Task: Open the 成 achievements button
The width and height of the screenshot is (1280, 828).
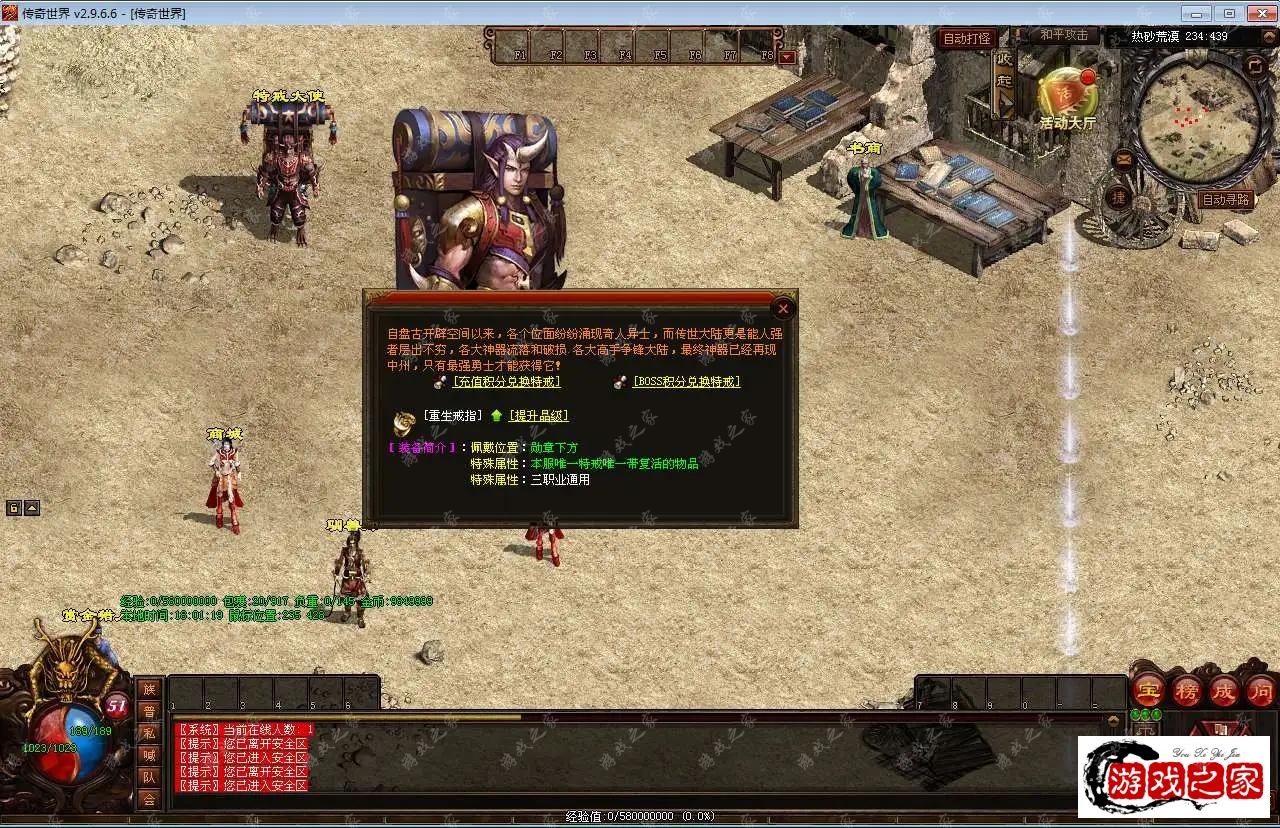Action: click(1223, 690)
